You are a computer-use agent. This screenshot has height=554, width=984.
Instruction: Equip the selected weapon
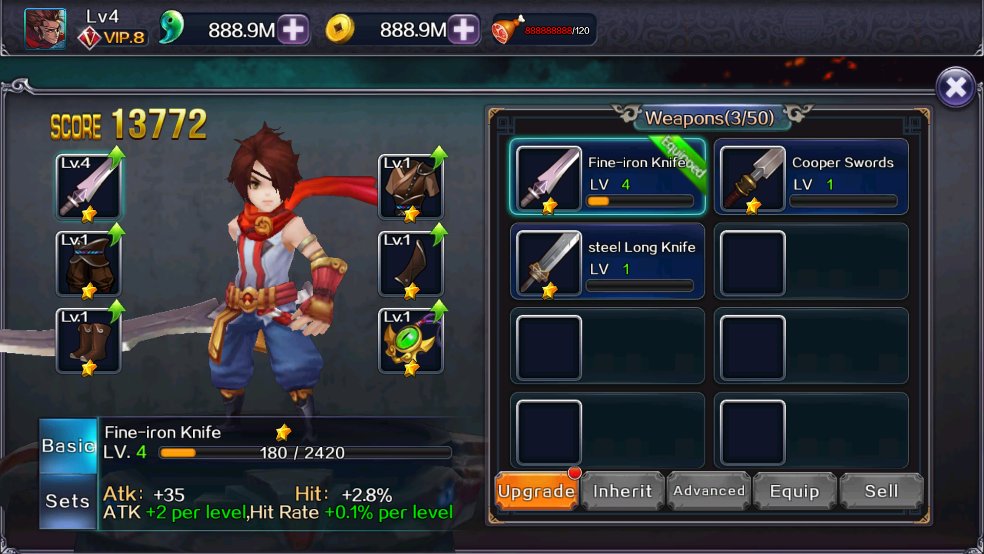(x=795, y=491)
